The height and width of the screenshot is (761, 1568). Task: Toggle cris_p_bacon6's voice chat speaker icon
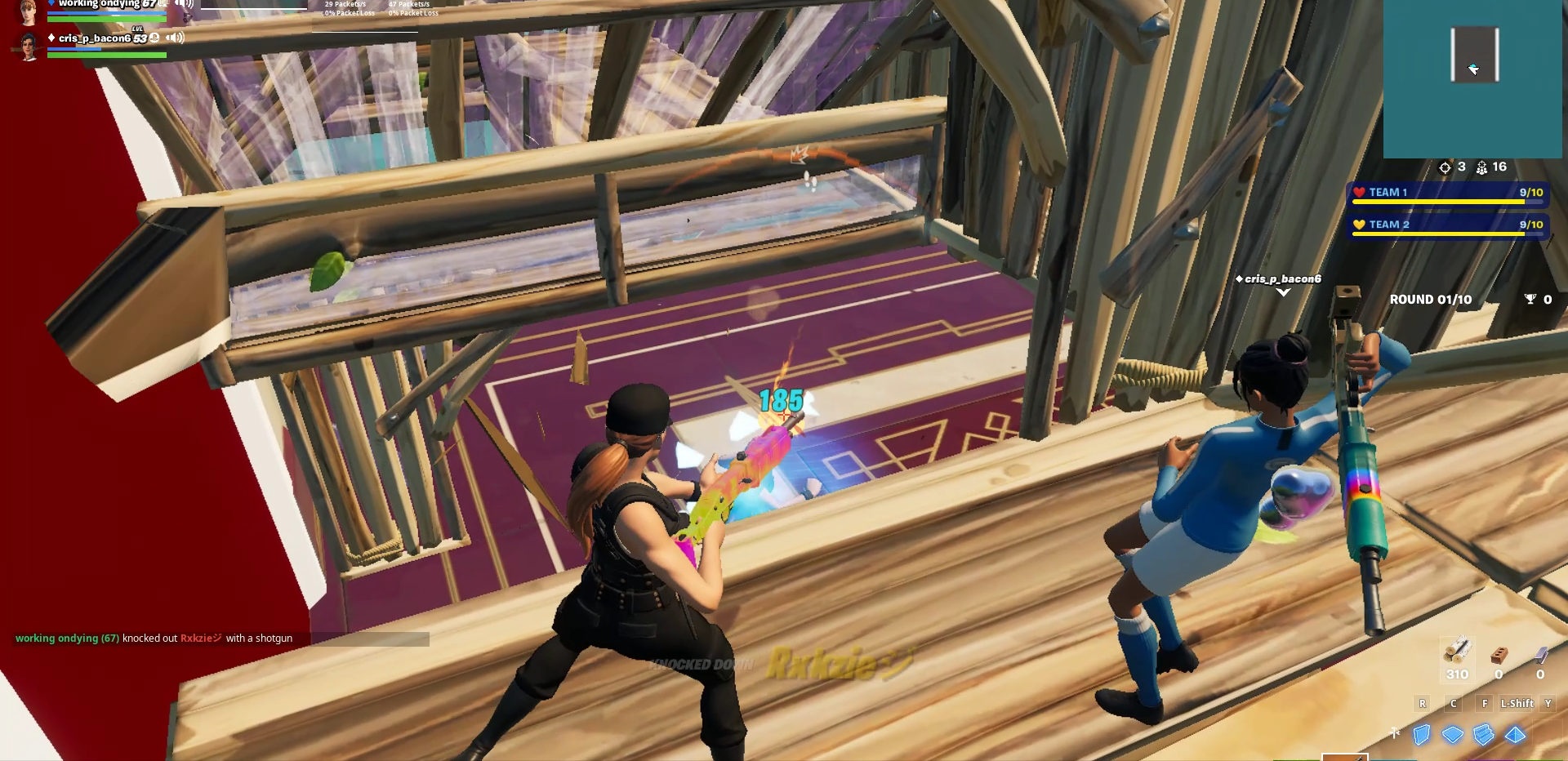(x=175, y=38)
